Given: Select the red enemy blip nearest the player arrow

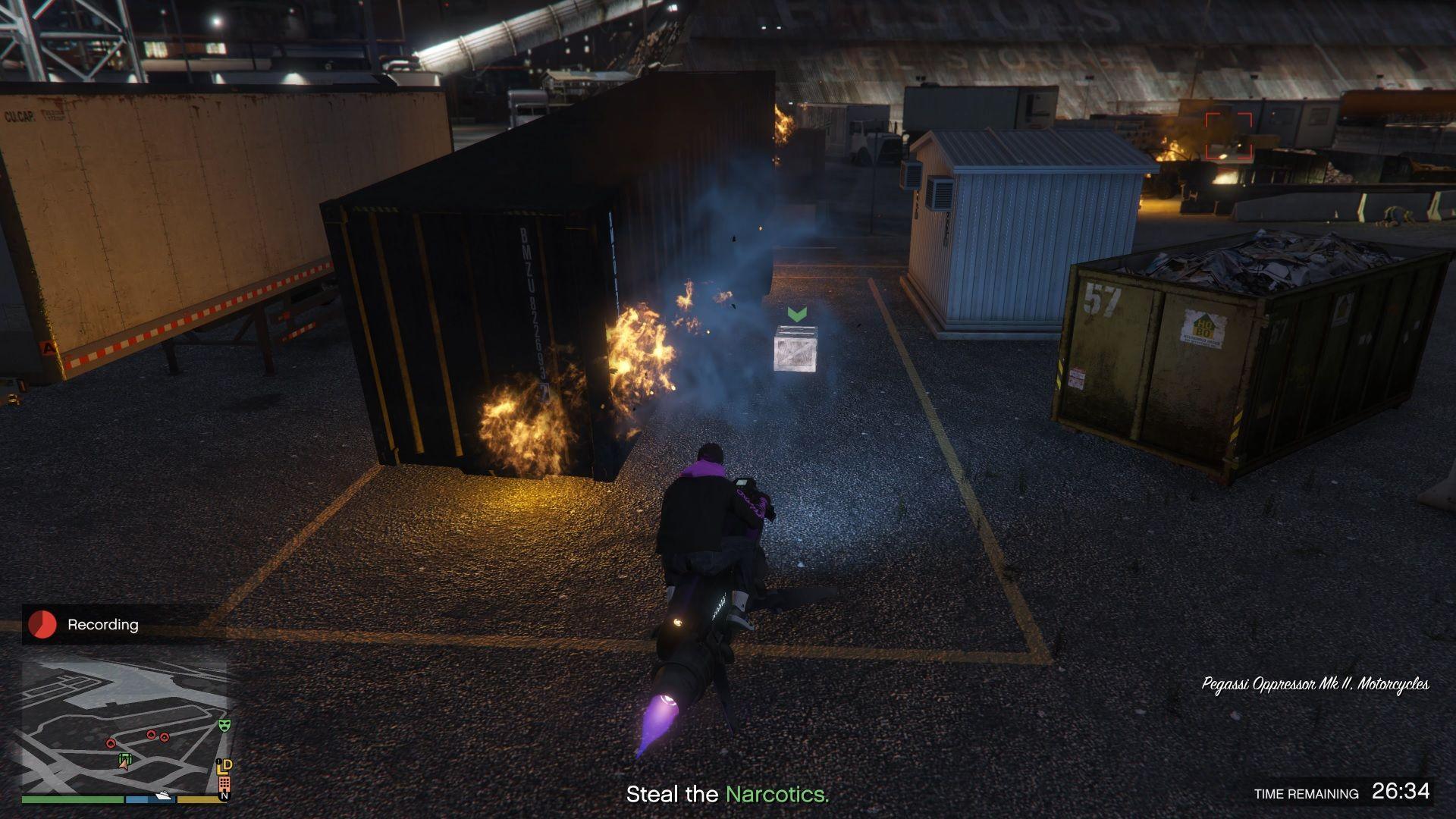Looking at the screenshot, I should [111, 743].
